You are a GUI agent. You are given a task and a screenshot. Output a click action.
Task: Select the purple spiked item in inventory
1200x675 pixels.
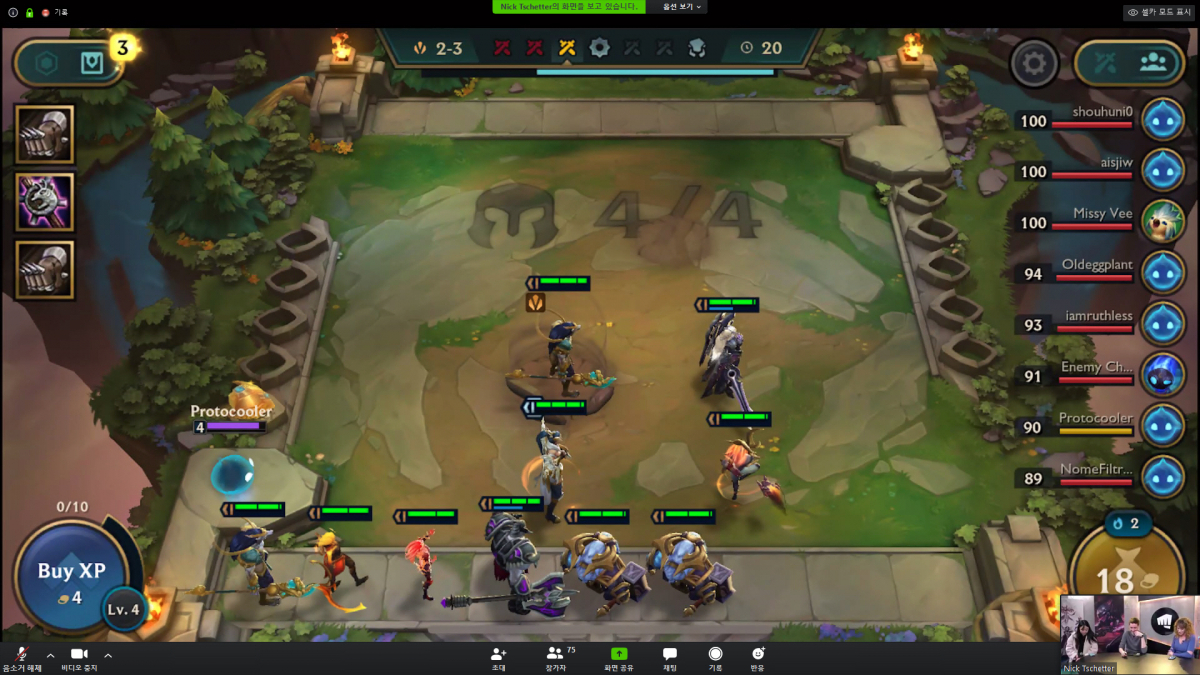45,201
